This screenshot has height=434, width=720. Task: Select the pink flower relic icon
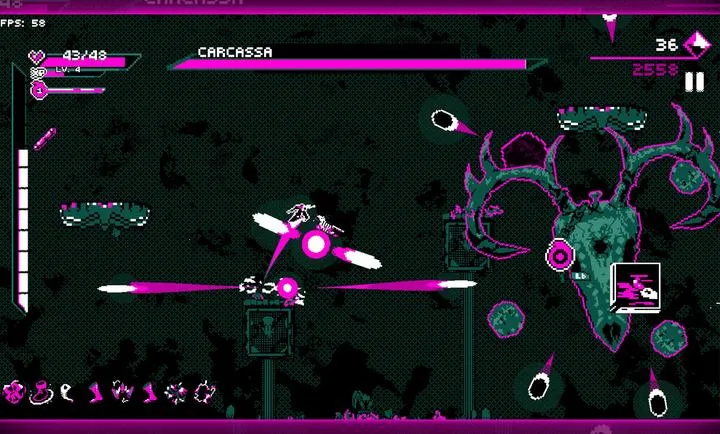click(15, 390)
